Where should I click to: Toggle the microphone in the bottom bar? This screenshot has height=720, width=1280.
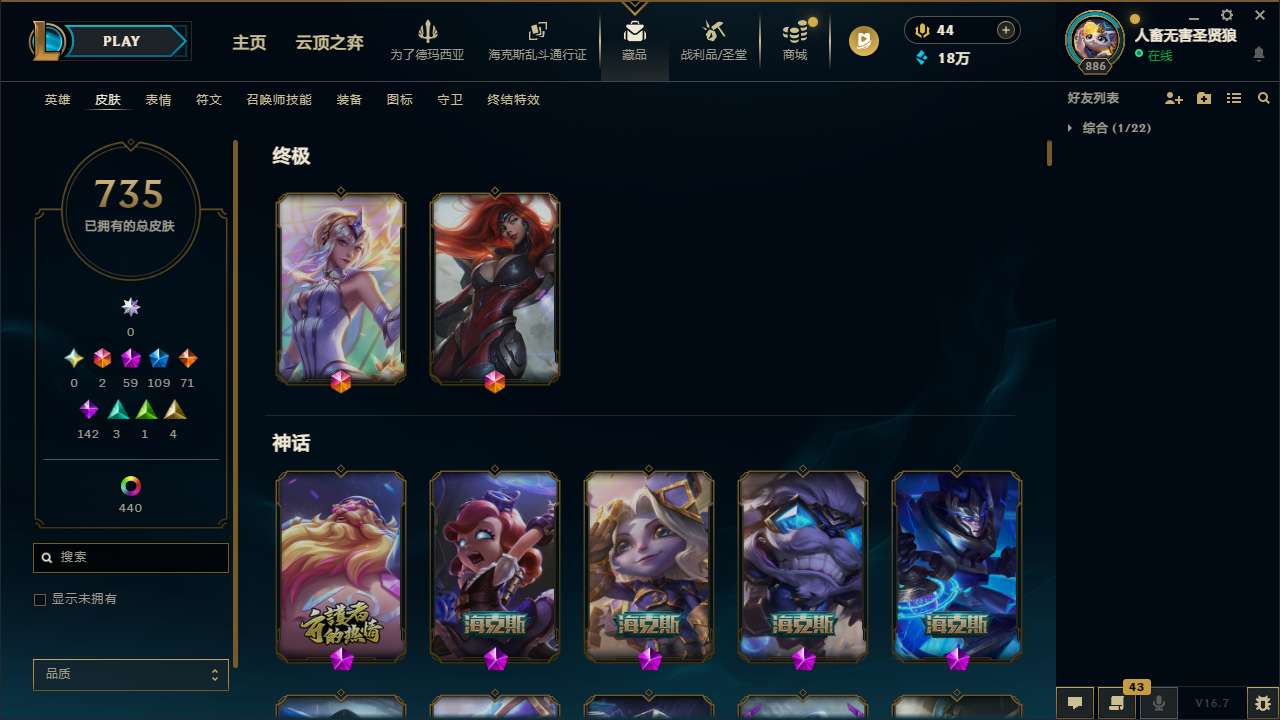1159,702
